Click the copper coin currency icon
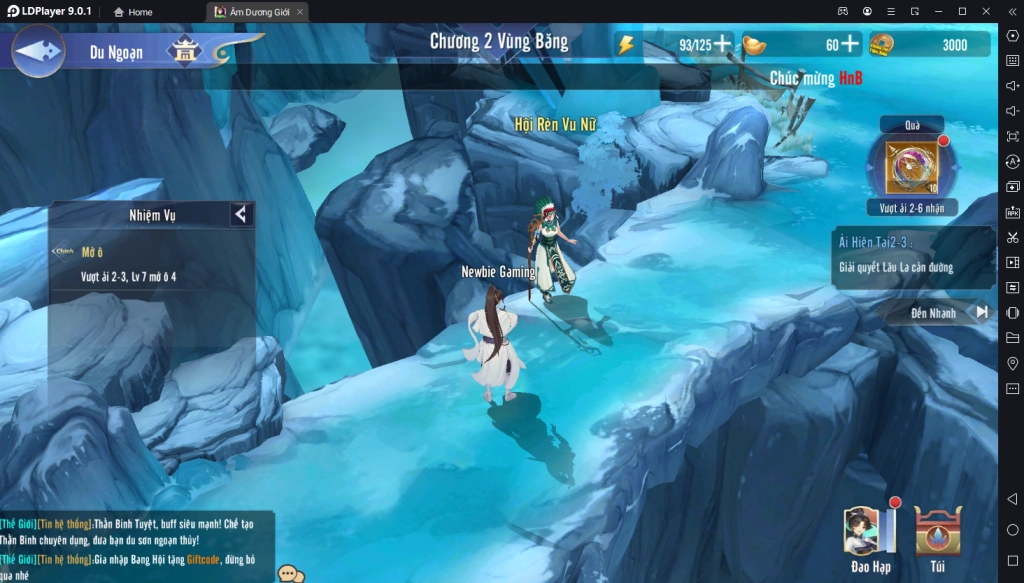 (881, 44)
